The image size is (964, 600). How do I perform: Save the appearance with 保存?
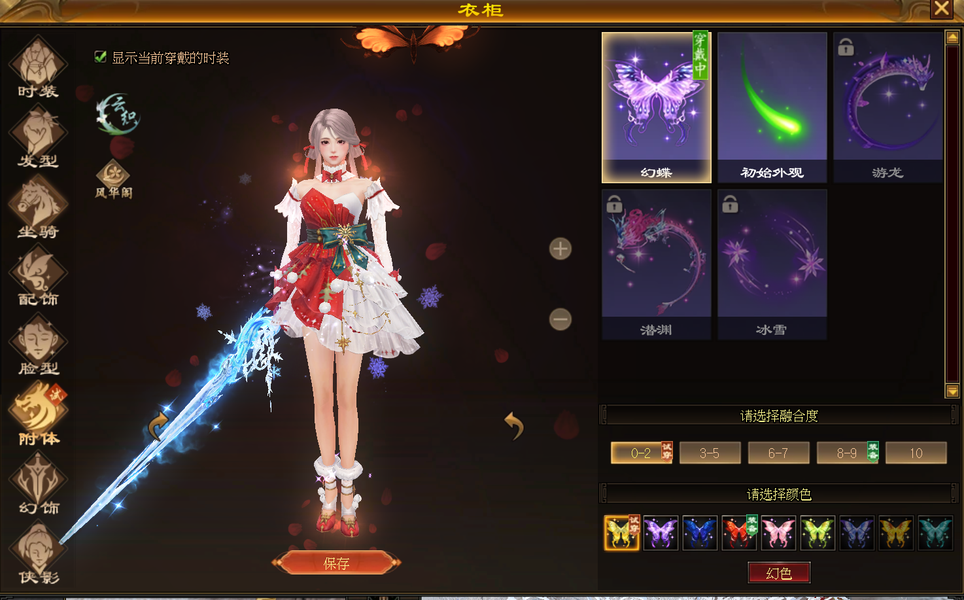336,563
